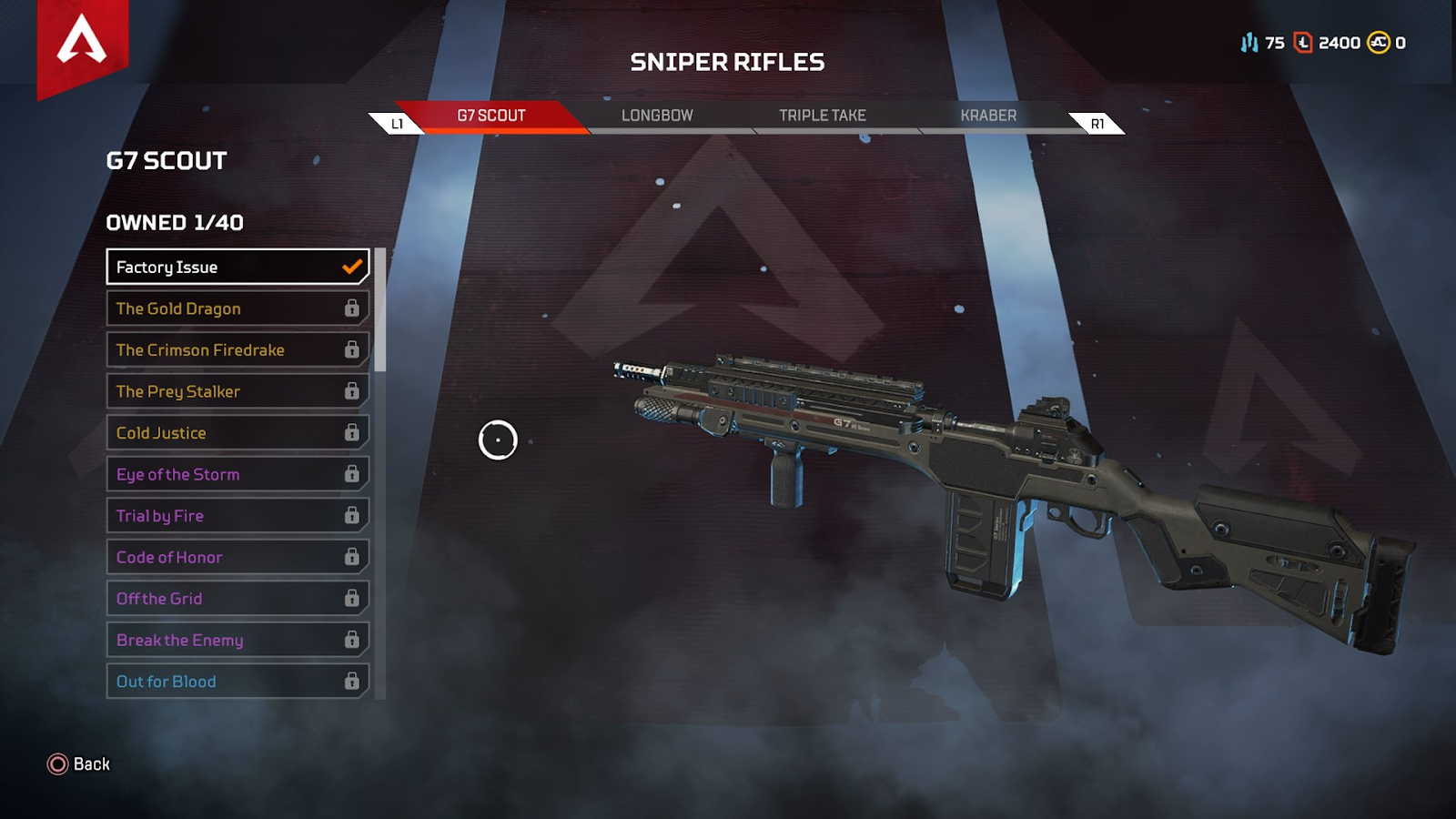The width and height of the screenshot is (1456, 819).
Task: Click the skin list scrollbar
Action: tap(380, 309)
